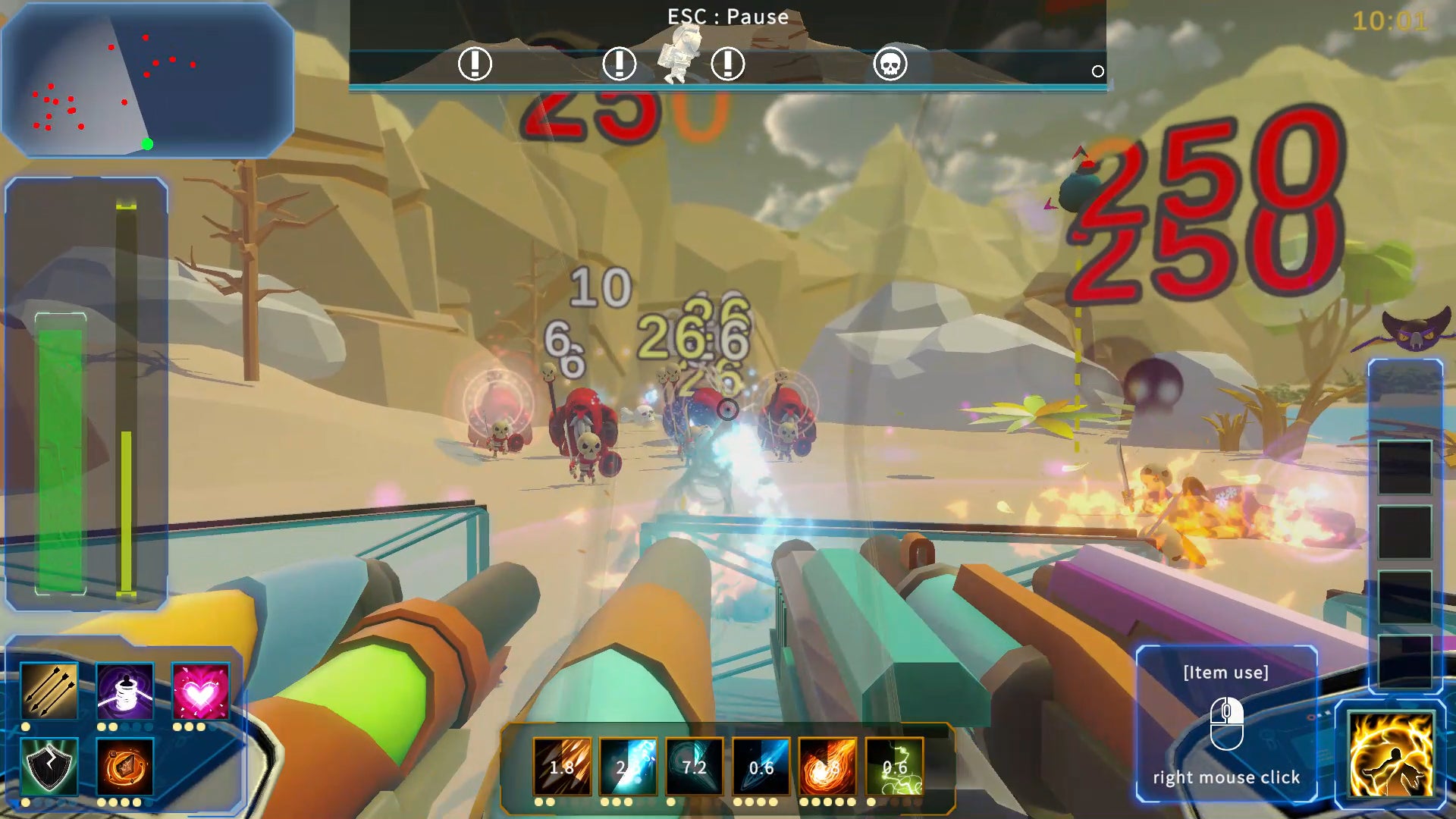This screenshot has height=819, width=1456.
Task: Use the golden flaming figure item
Action: 1391,755
